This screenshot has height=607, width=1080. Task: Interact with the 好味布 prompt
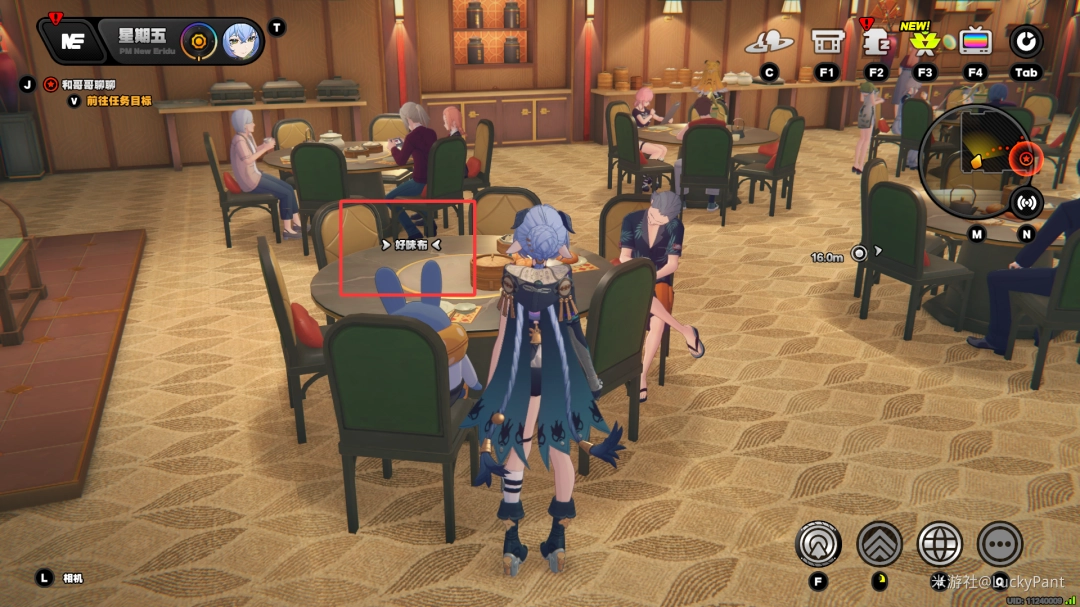pyautogui.click(x=411, y=243)
